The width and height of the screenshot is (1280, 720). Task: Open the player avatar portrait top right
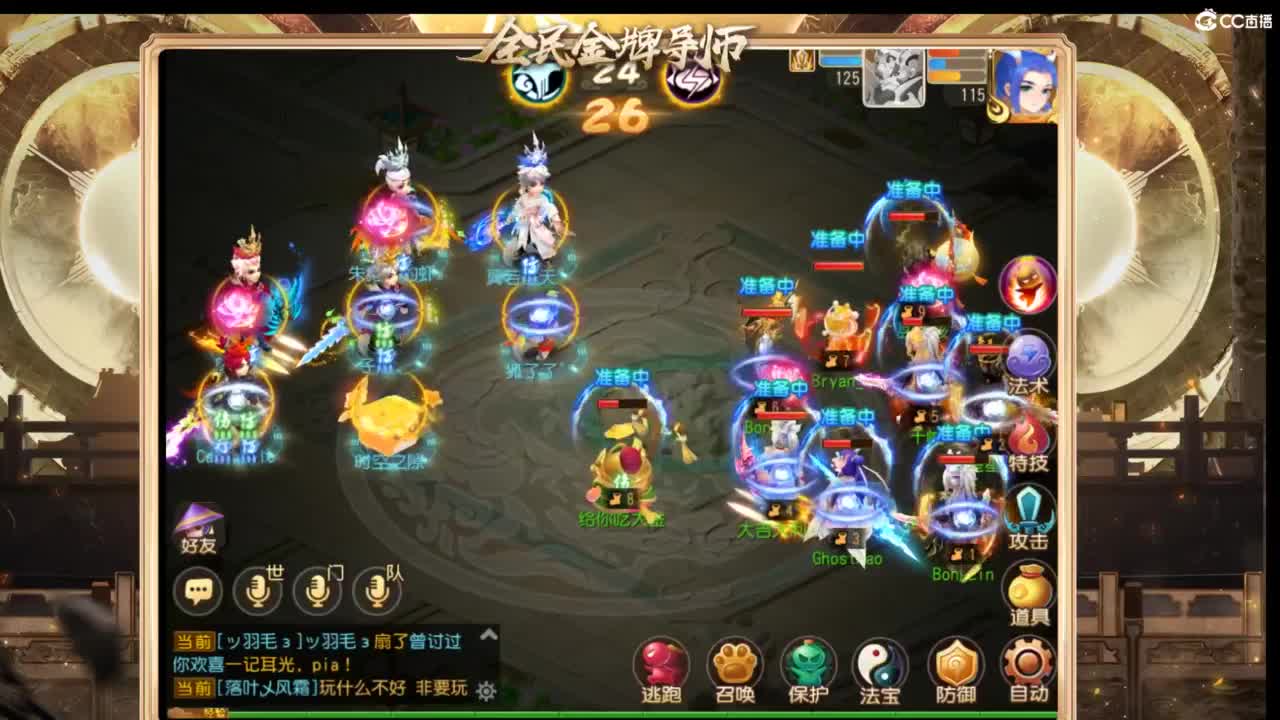[x=1025, y=85]
